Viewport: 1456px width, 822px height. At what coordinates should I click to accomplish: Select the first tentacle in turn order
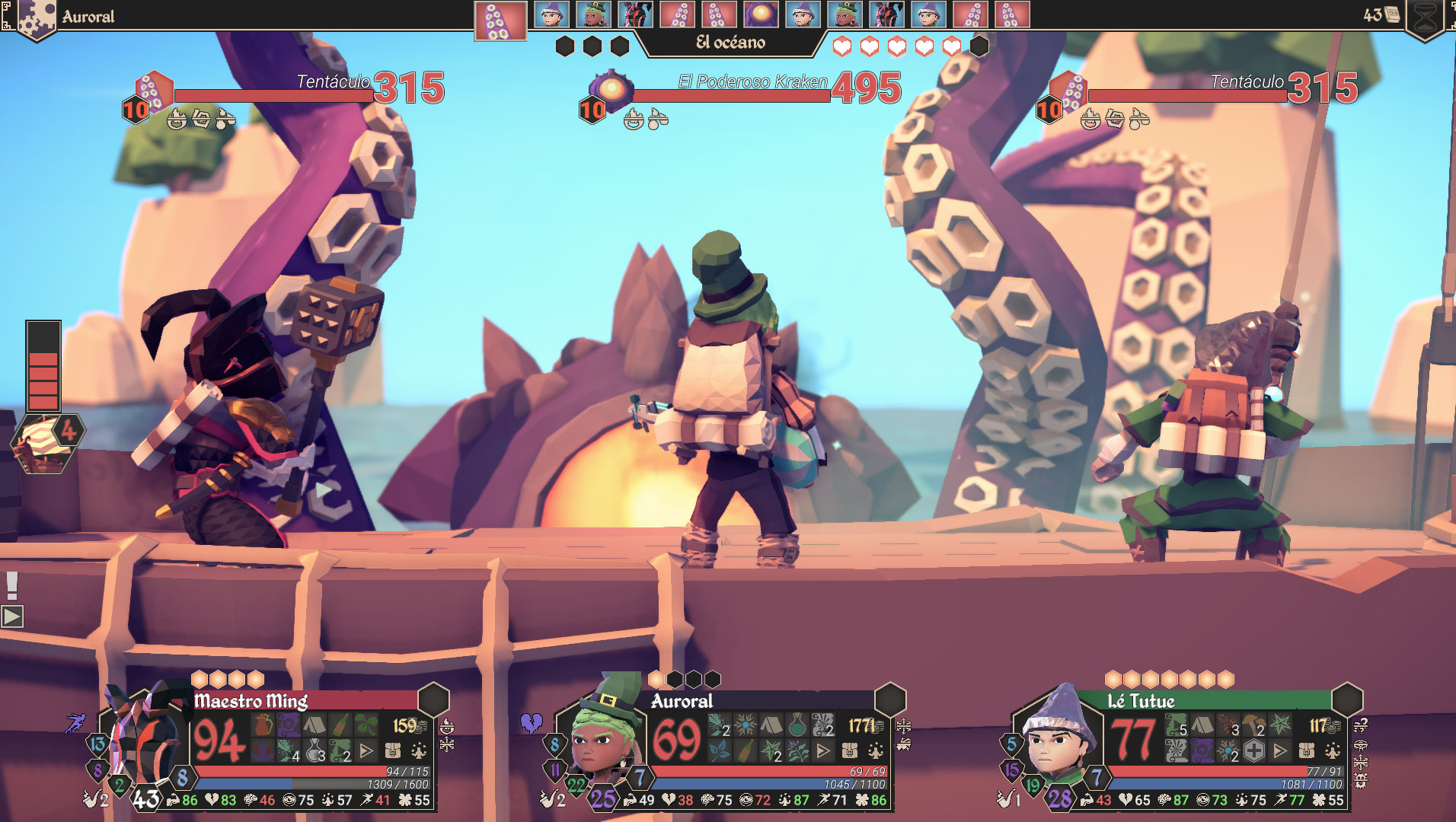pos(500,21)
